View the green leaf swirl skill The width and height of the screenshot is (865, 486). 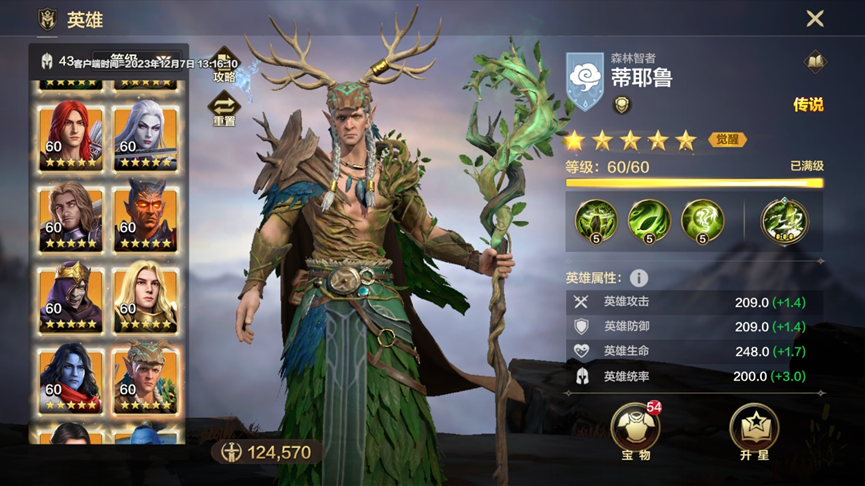pos(648,220)
